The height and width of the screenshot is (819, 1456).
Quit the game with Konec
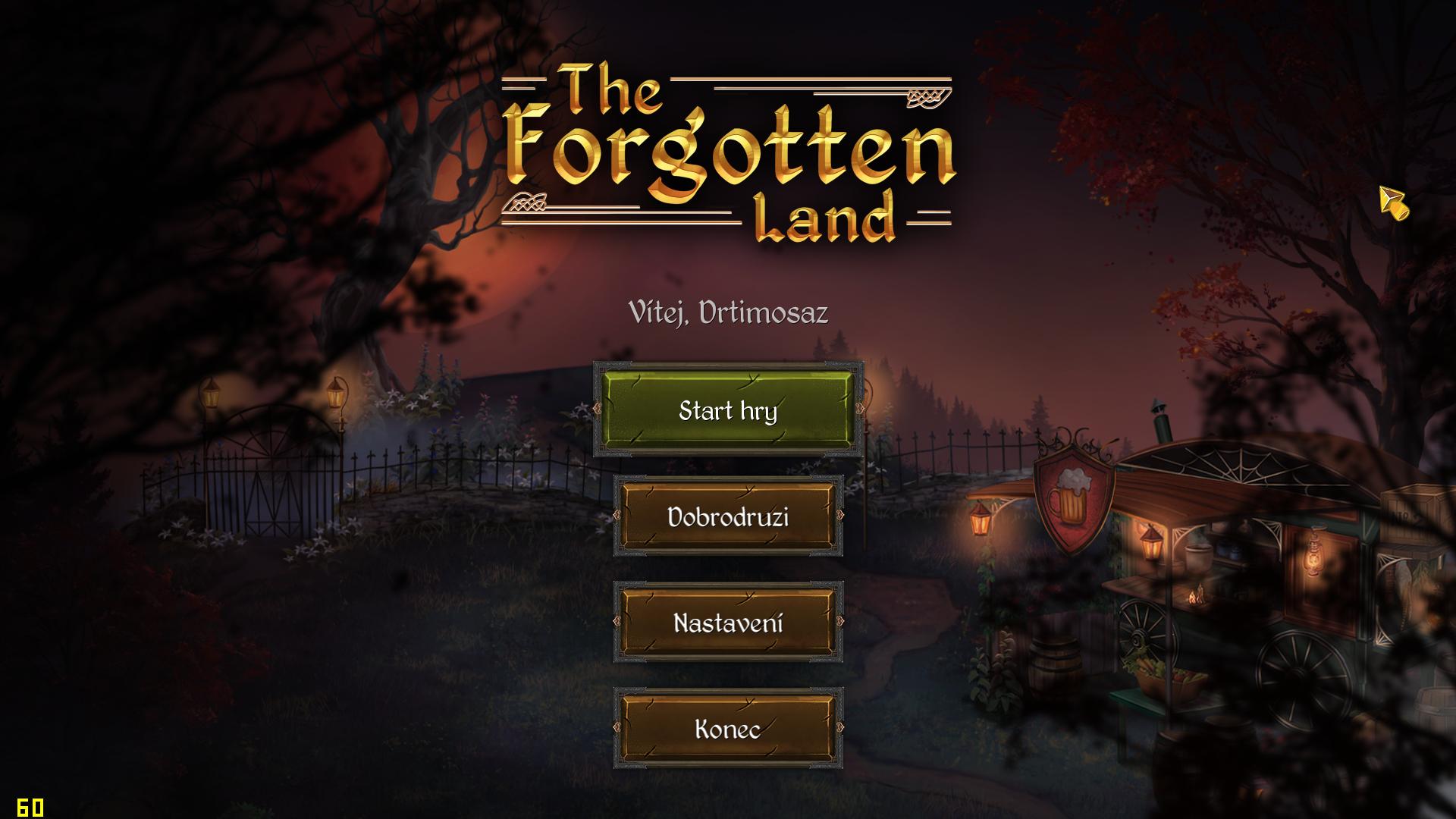(x=728, y=729)
